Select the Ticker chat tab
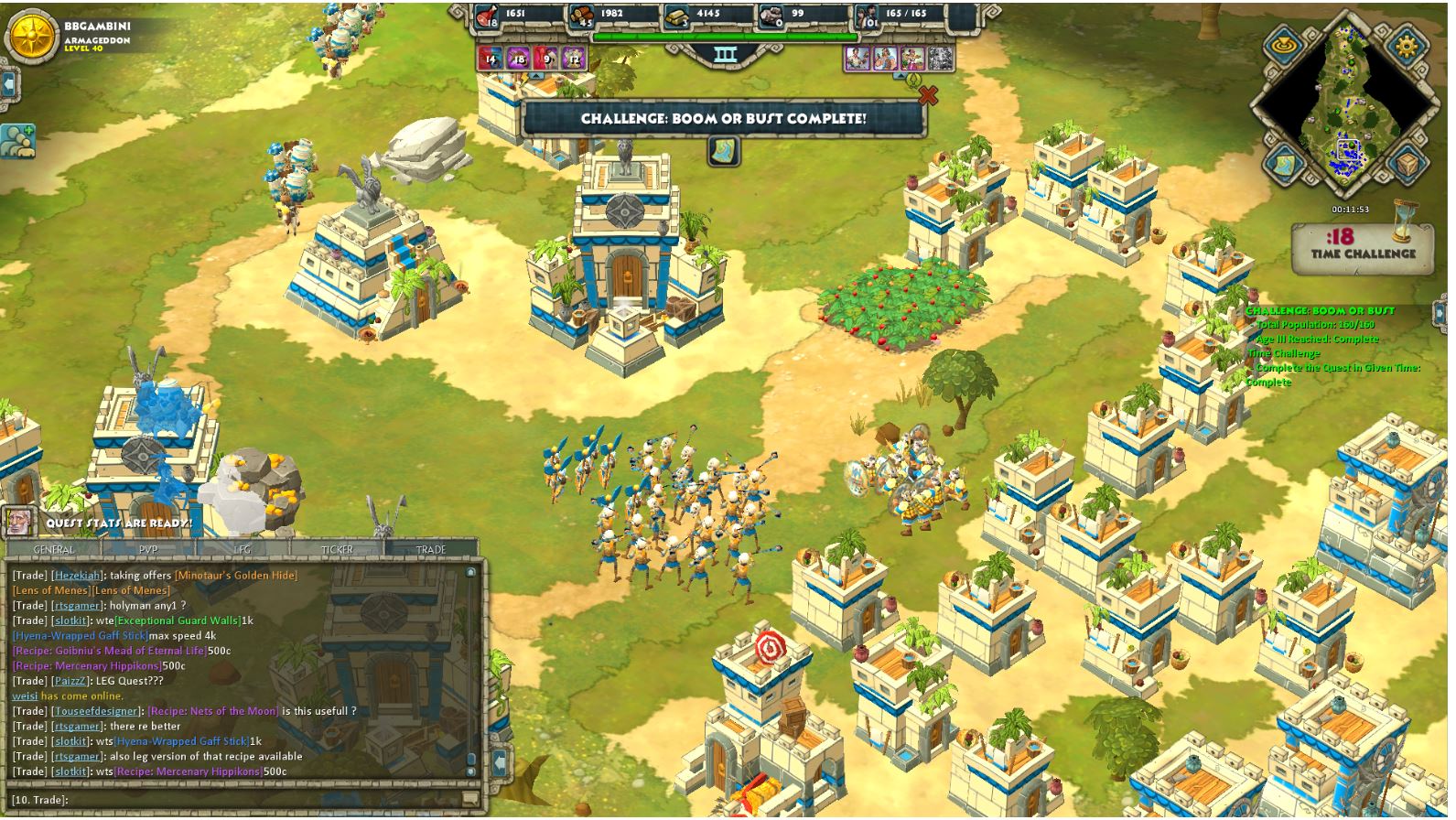Viewport: 1456px width, 820px height. pyautogui.click(x=337, y=549)
